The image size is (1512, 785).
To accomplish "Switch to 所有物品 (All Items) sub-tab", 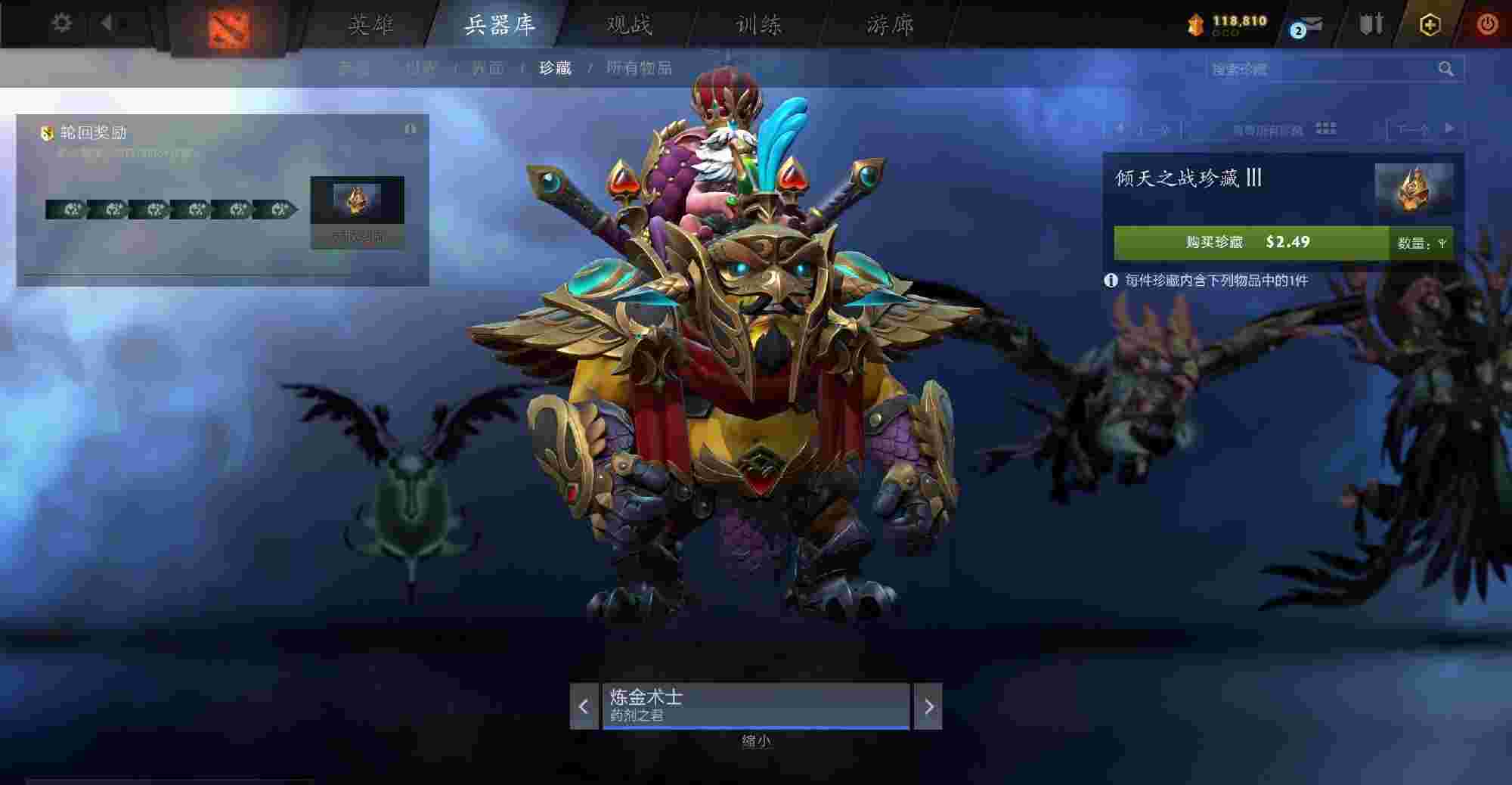I will 639,68.
